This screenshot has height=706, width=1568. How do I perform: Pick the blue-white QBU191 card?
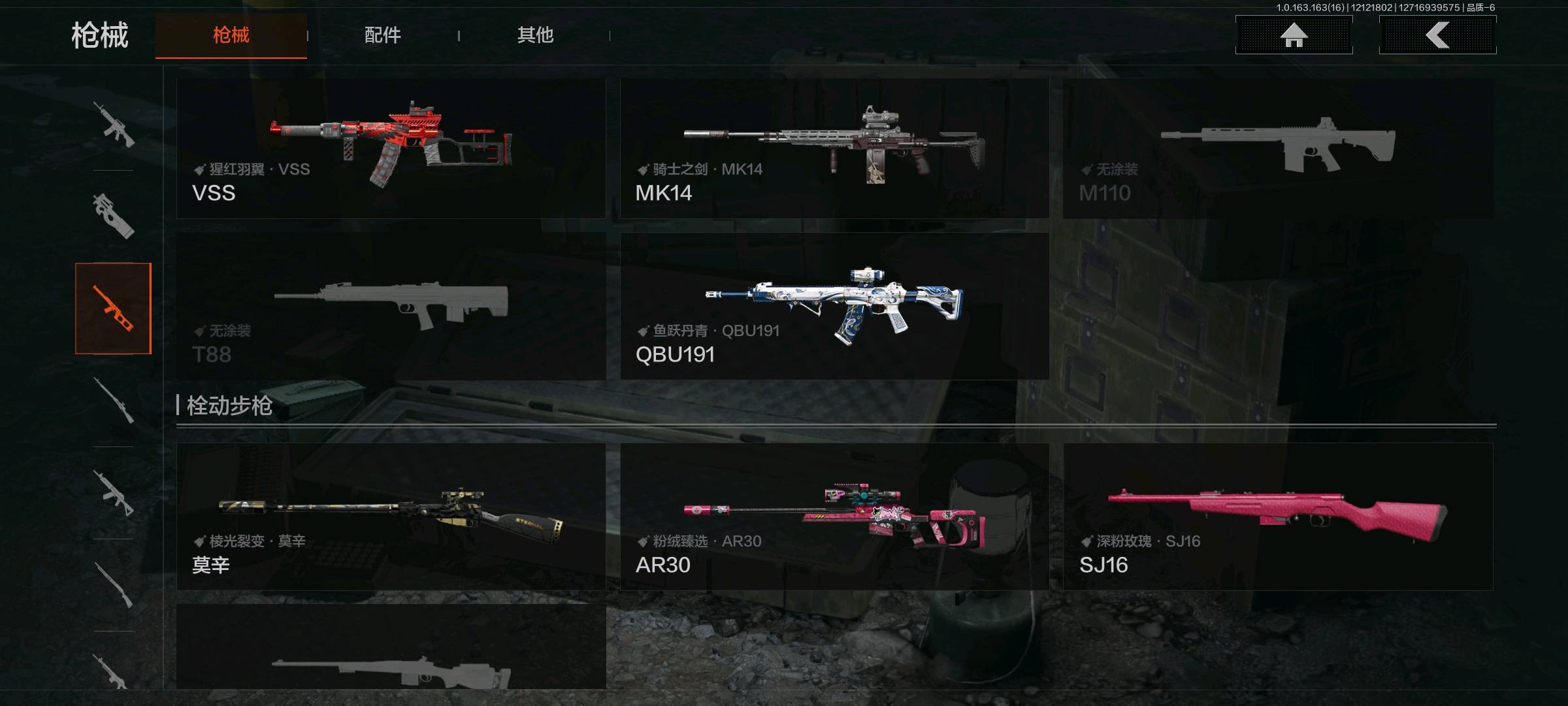coord(834,306)
